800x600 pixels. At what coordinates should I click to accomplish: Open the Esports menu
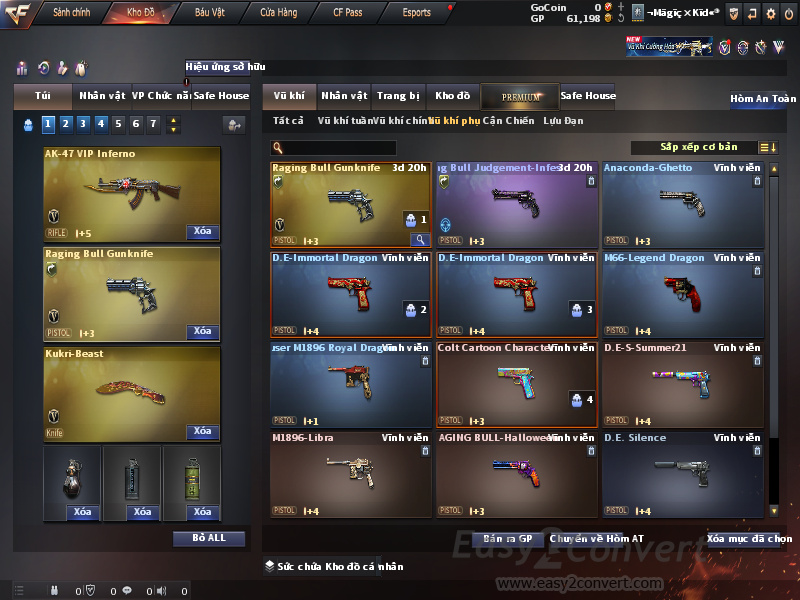pyautogui.click(x=417, y=13)
